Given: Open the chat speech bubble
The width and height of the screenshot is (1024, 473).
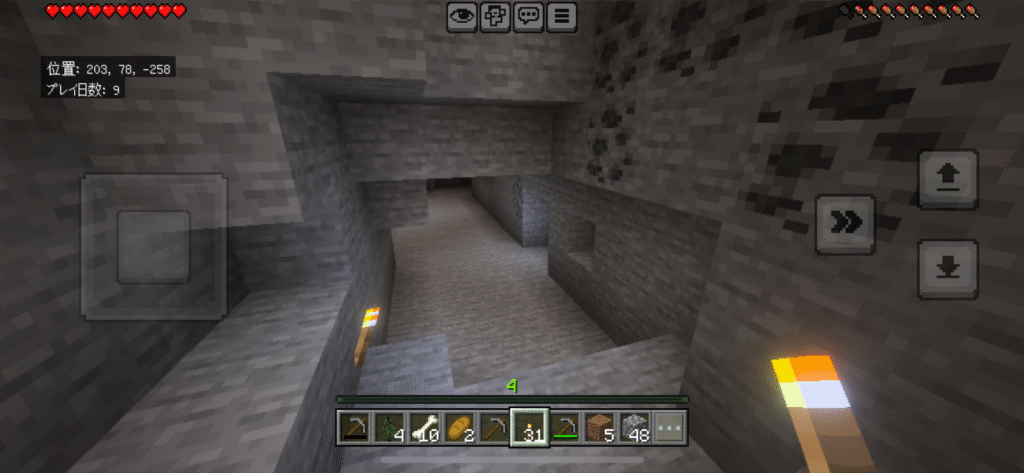Looking at the screenshot, I should coord(529,16).
